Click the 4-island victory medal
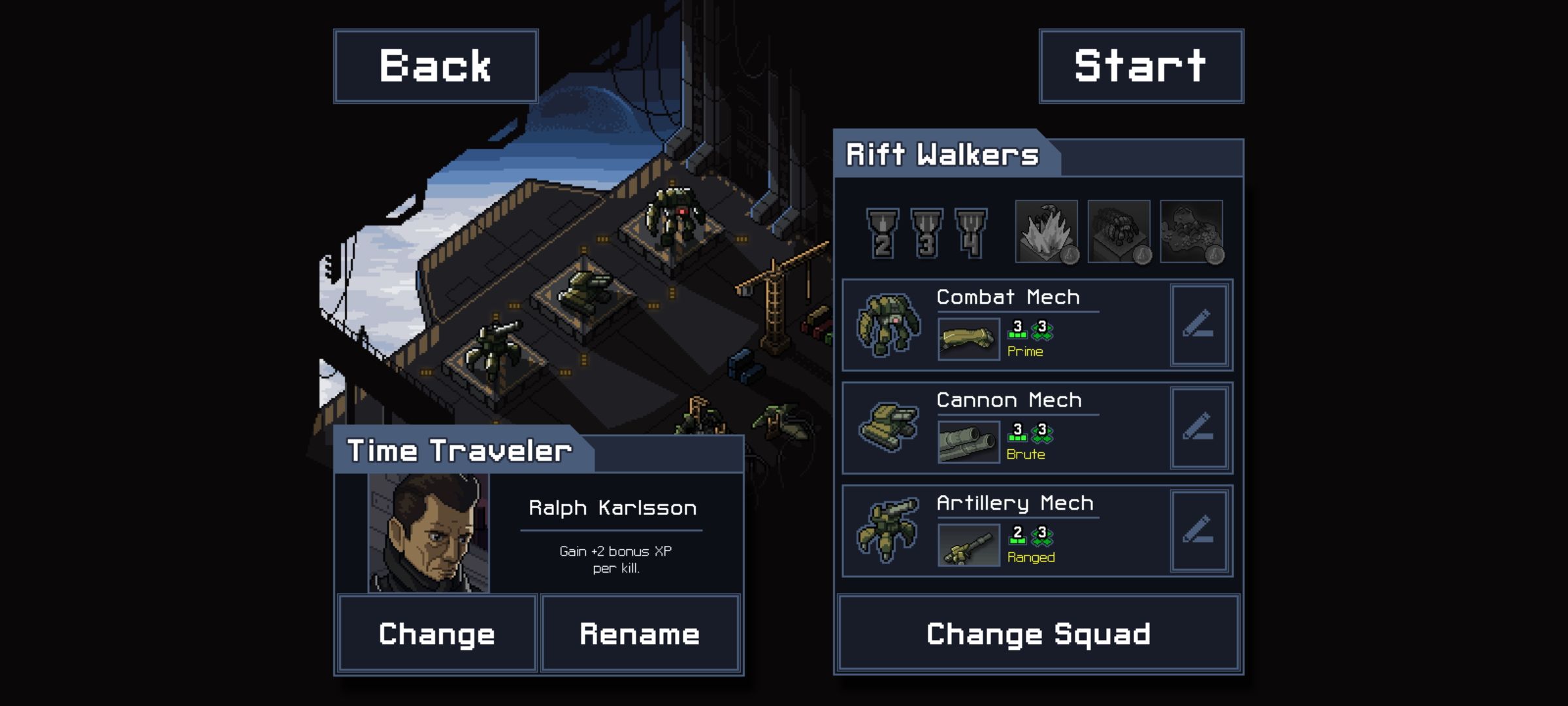The image size is (1568, 706). 970,233
